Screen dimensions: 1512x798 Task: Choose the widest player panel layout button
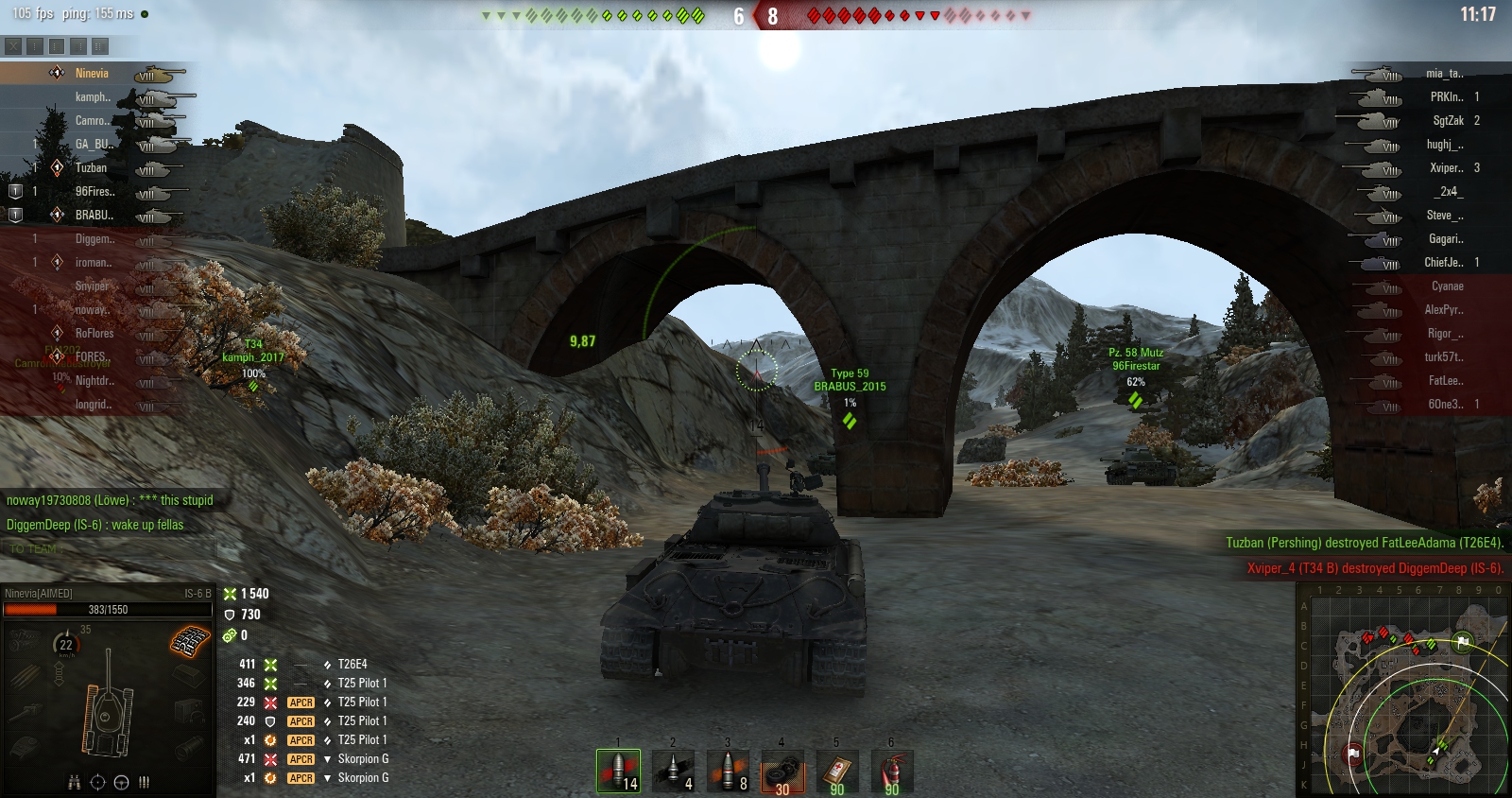[x=100, y=45]
